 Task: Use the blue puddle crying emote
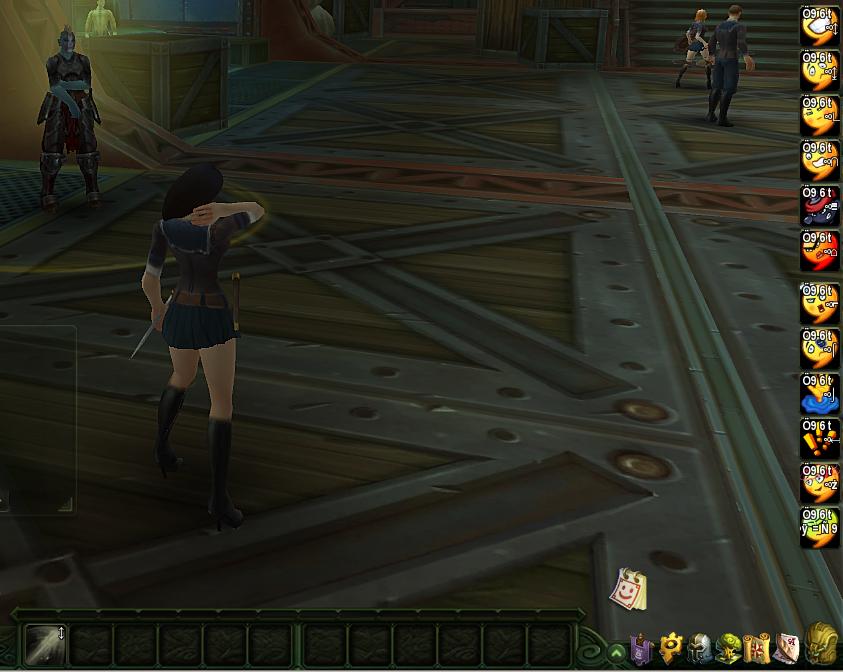tap(820, 393)
